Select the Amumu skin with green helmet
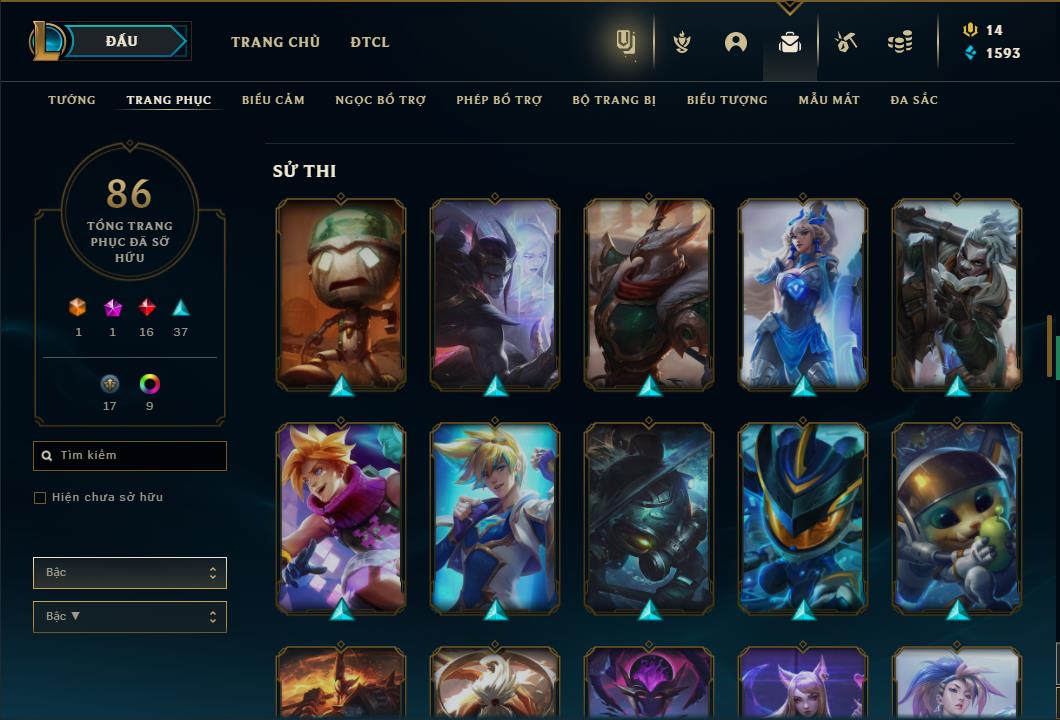The image size is (1060, 720). (x=341, y=294)
